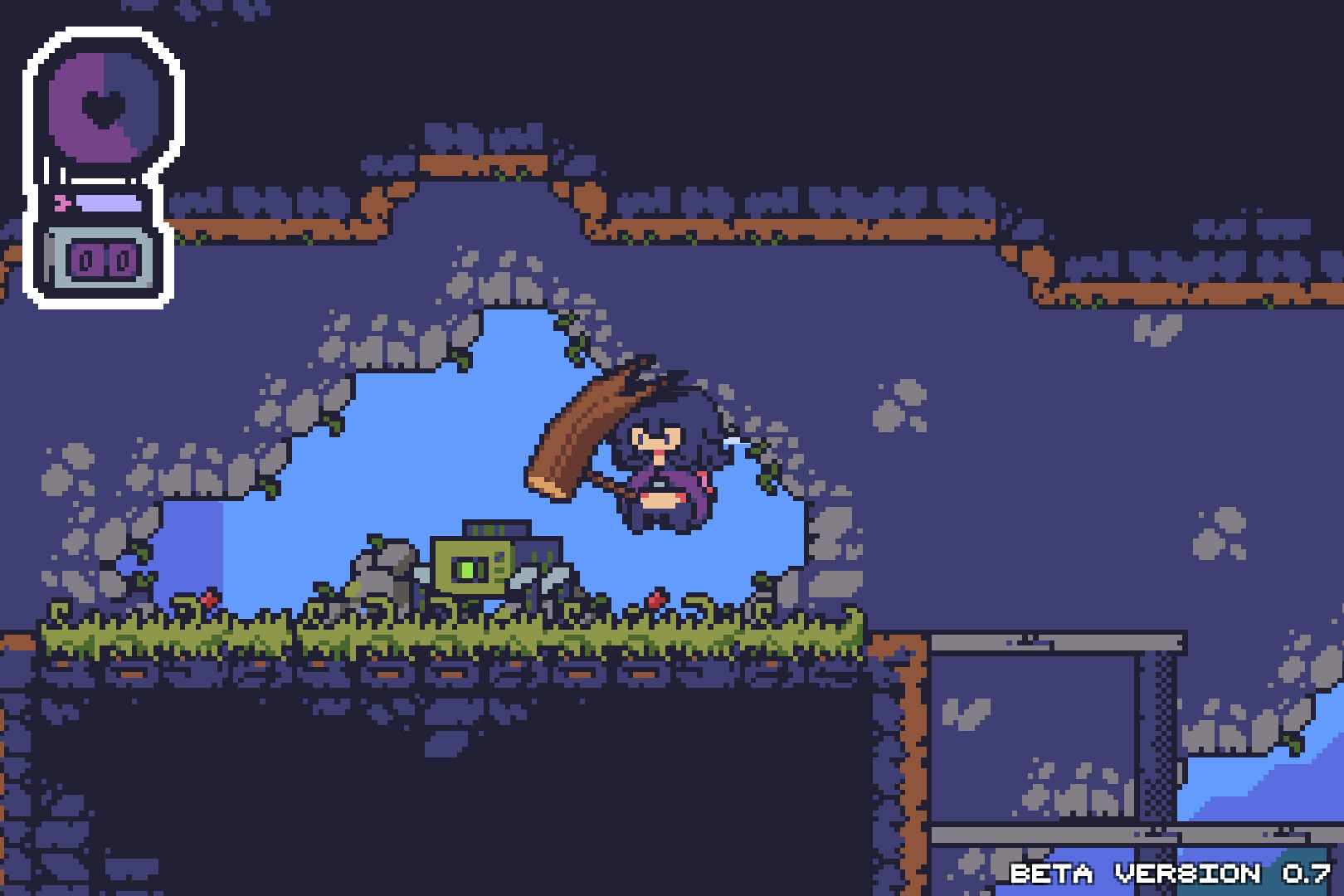1344x896 pixels.
Task: Click the robot's glowing green eye lens
Action: pyautogui.click(x=468, y=569)
